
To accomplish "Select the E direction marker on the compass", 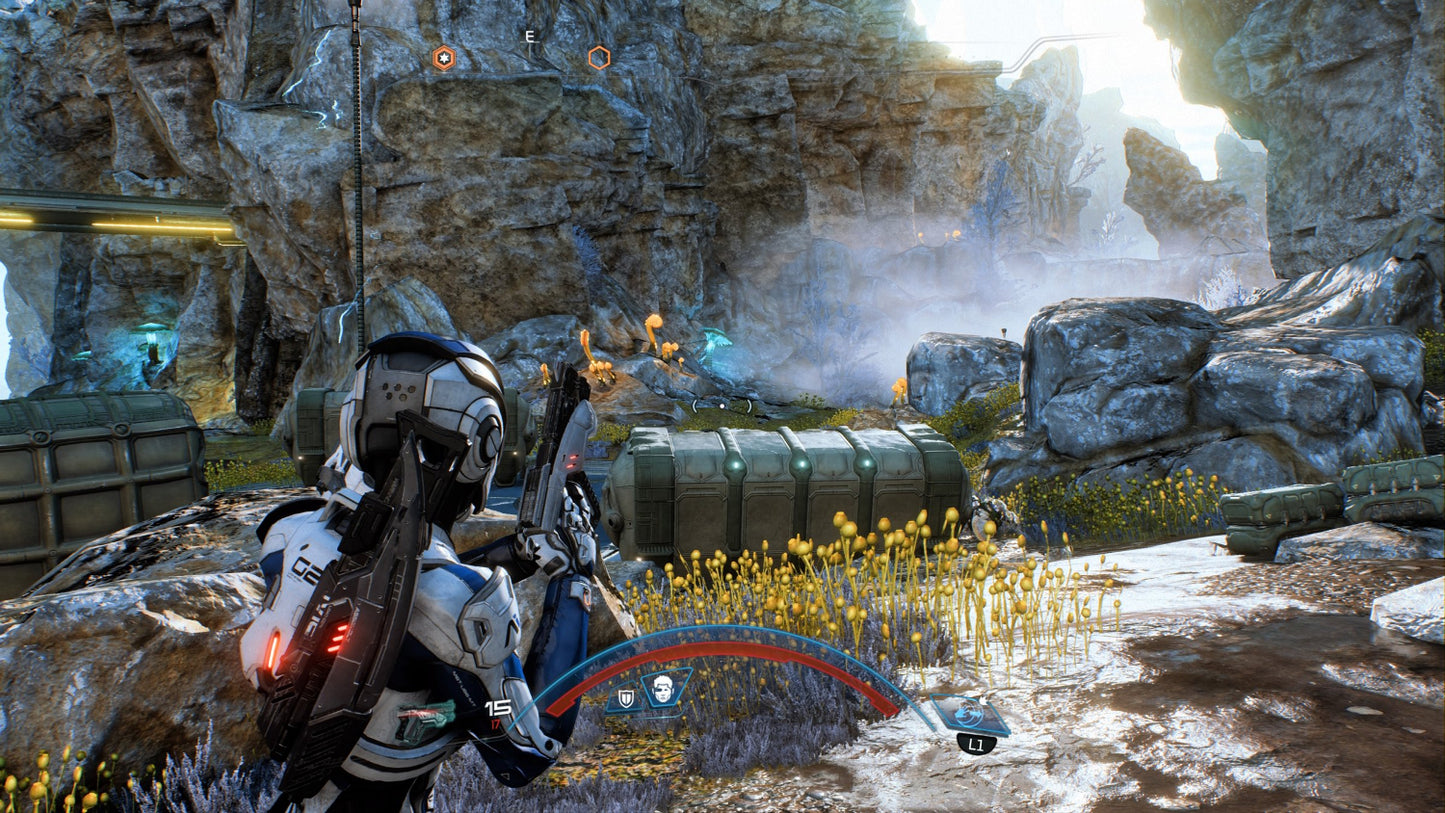I will pyautogui.click(x=528, y=37).
